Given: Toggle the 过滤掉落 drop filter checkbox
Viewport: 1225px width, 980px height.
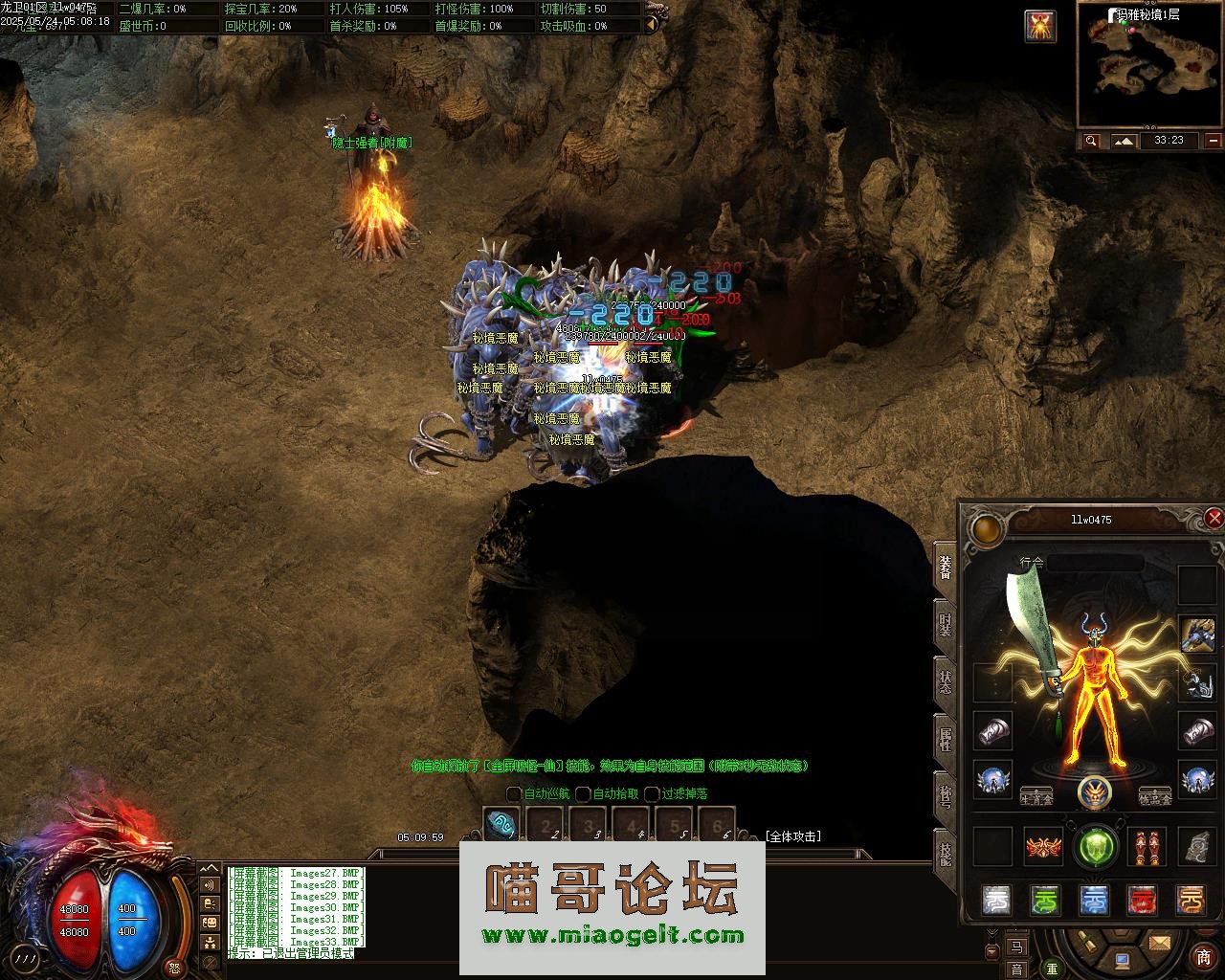Looking at the screenshot, I should click(652, 793).
